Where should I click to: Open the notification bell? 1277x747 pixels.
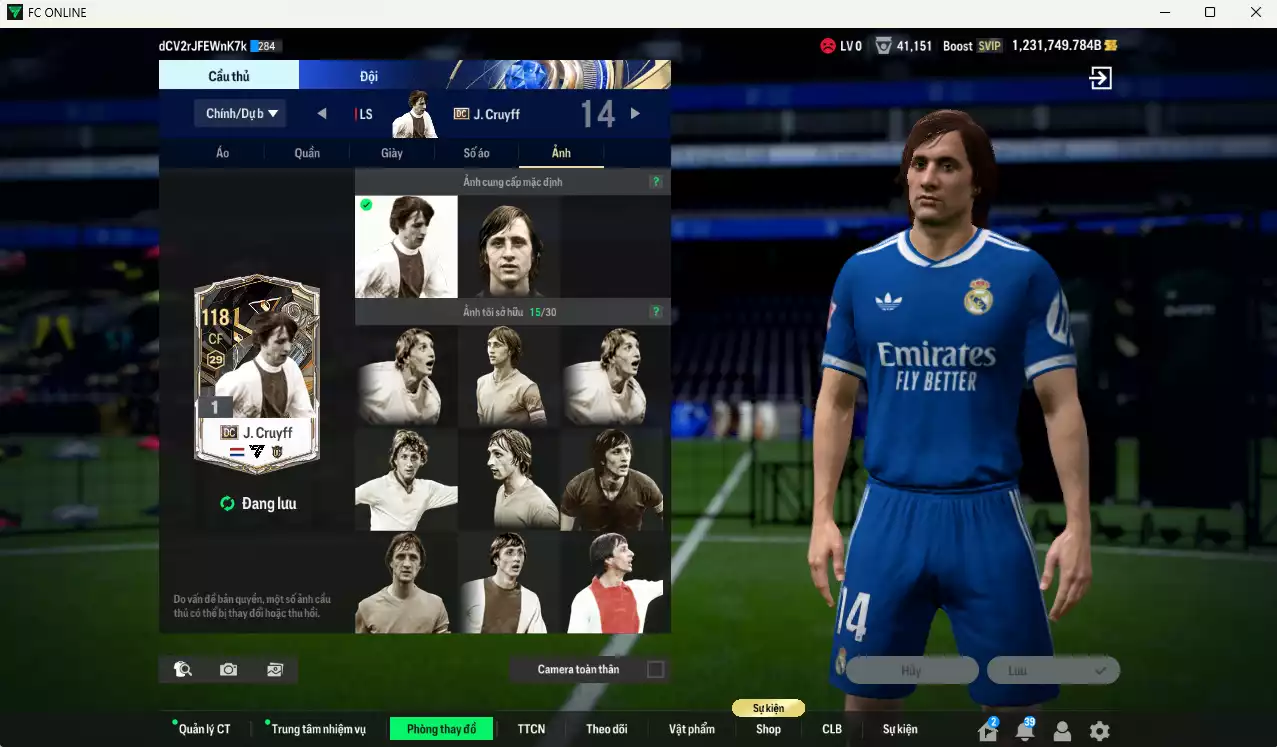coord(1025,731)
